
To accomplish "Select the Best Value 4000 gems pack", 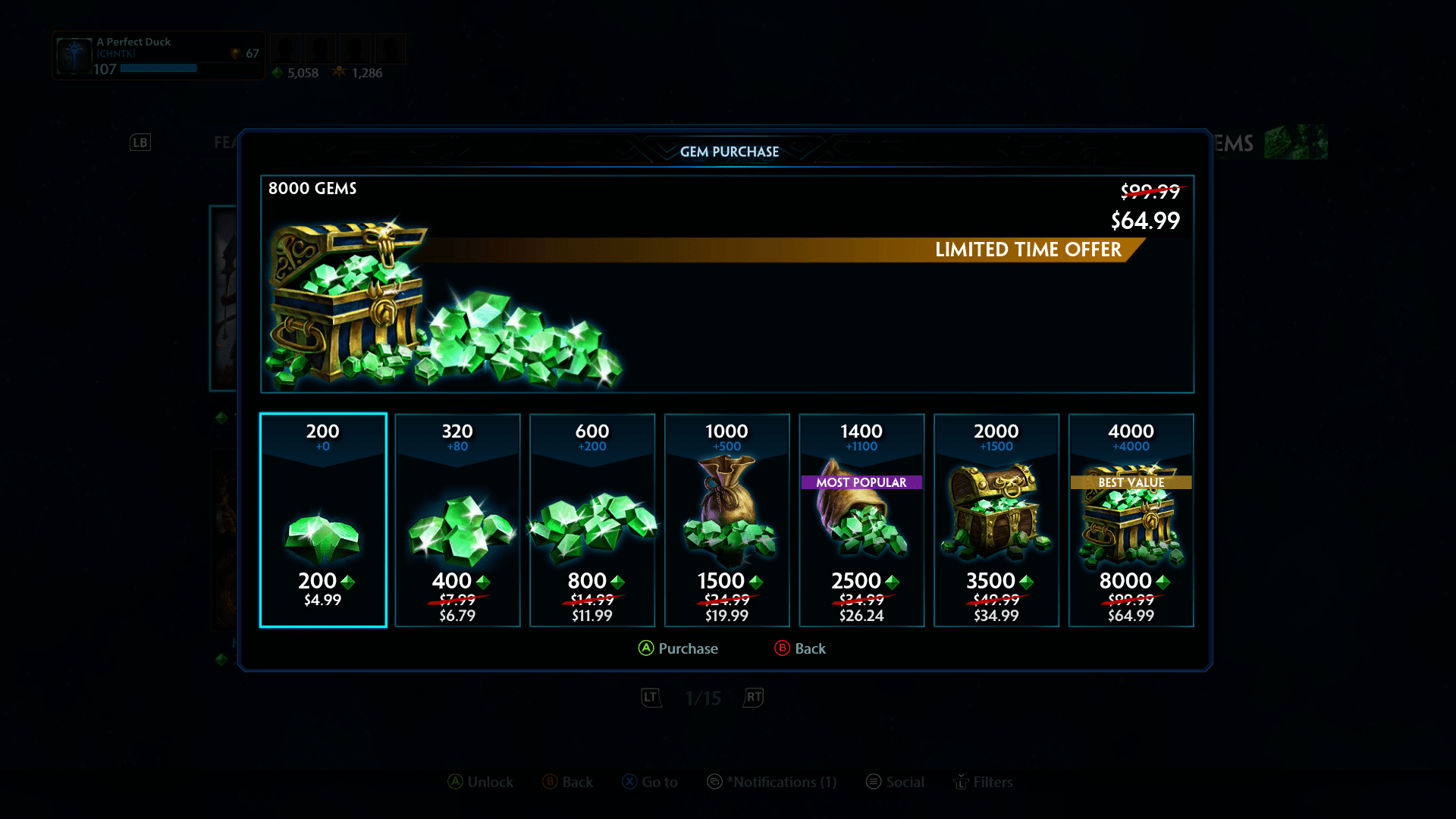I will pyautogui.click(x=1131, y=519).
